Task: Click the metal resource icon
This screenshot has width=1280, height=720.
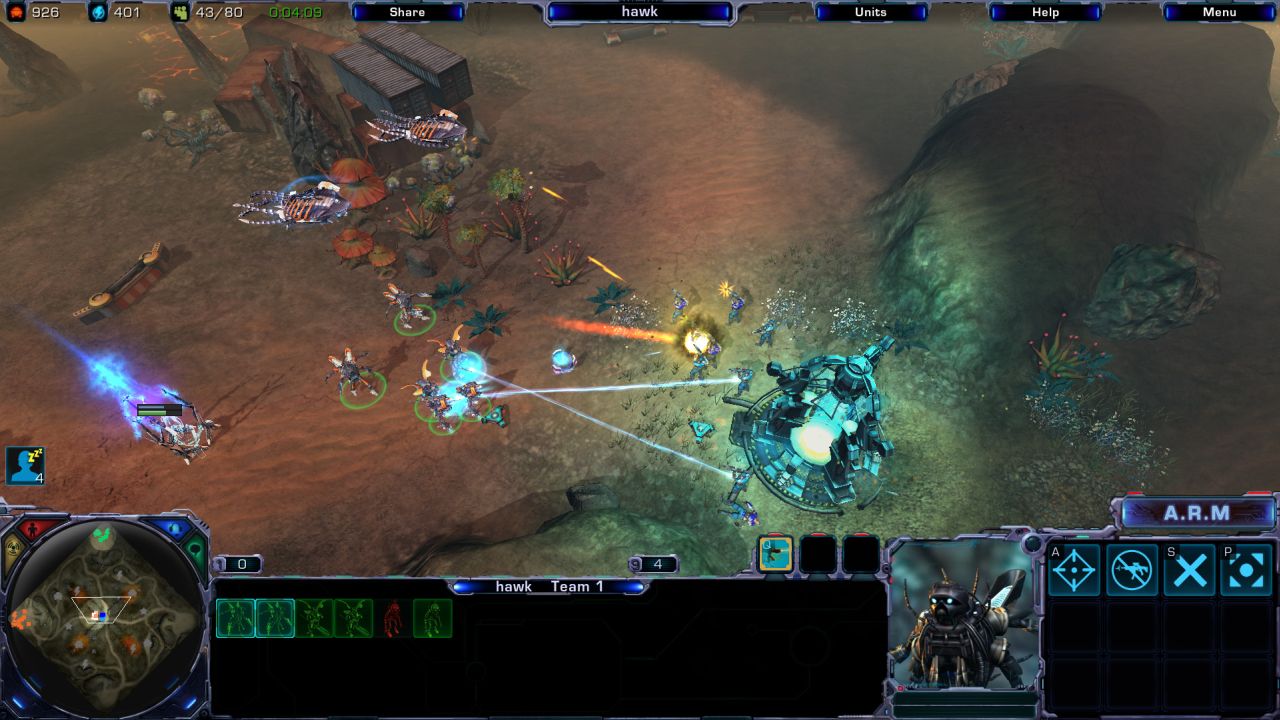Action: (x=14, y=12)
